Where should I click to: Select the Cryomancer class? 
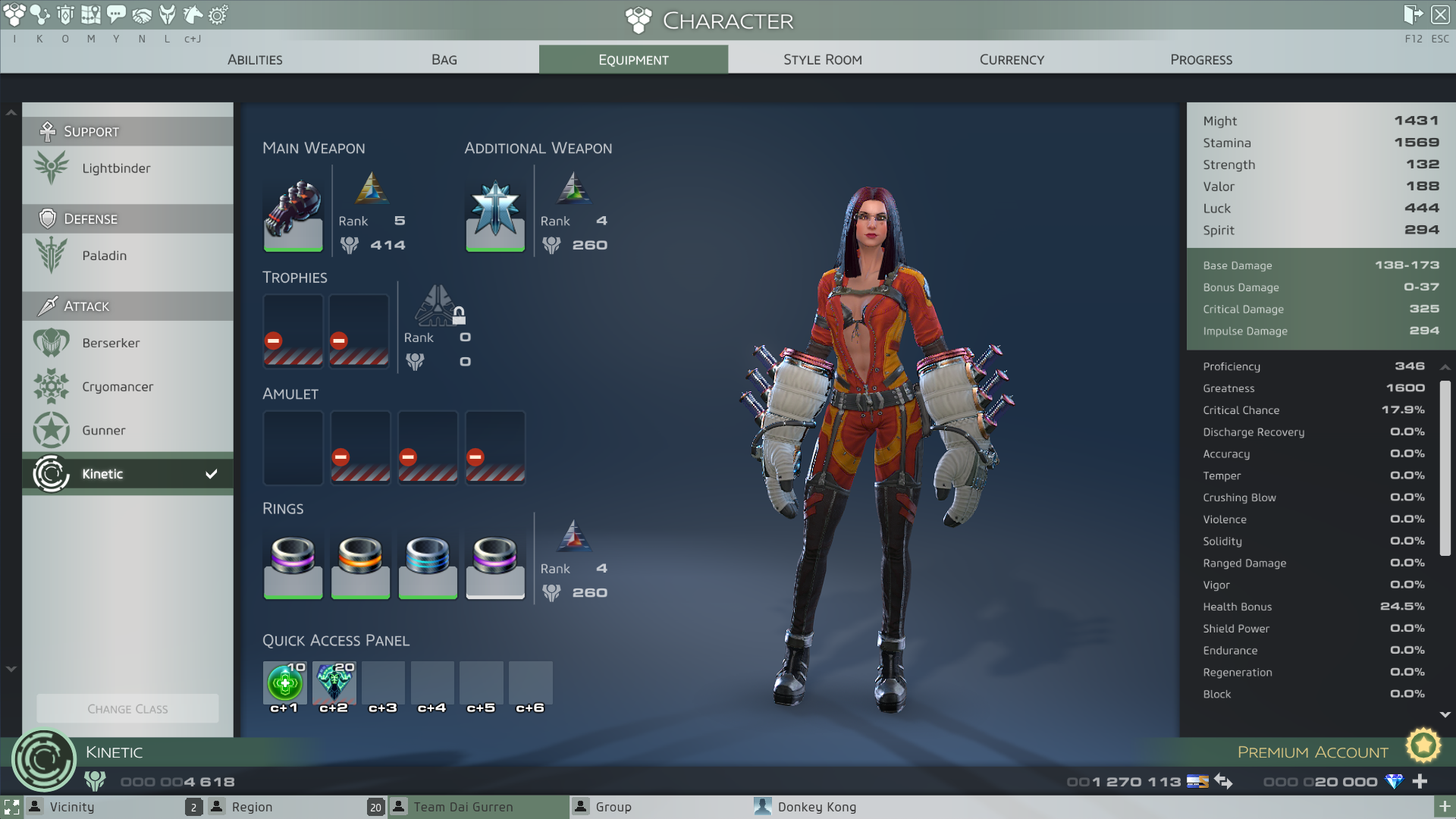coord(118,387)
